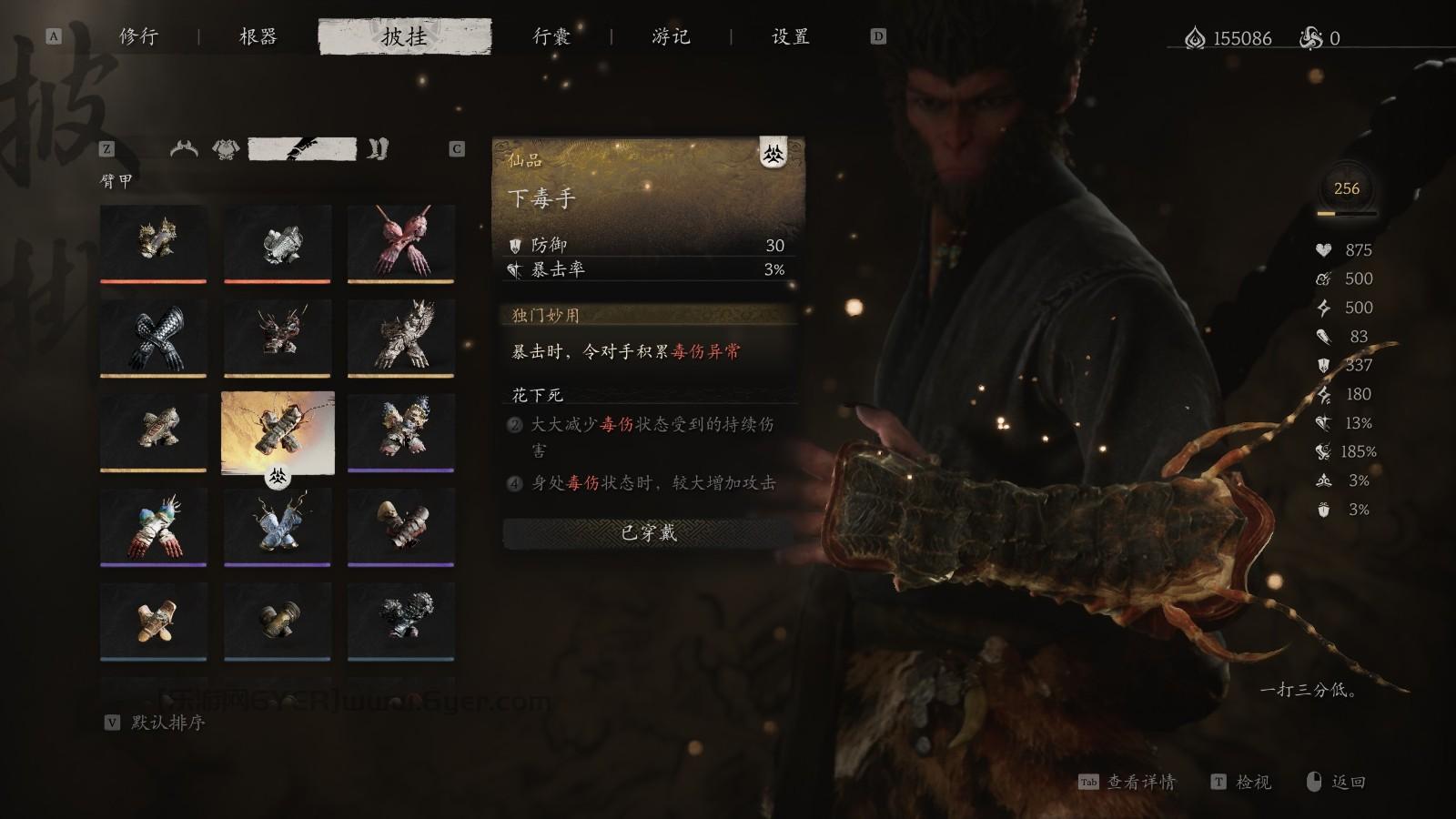Image resolution: width=1456 pixels, height=819 pixels.
Task: Click the 默认排序 sort button
Action: (x=169, y=726)
